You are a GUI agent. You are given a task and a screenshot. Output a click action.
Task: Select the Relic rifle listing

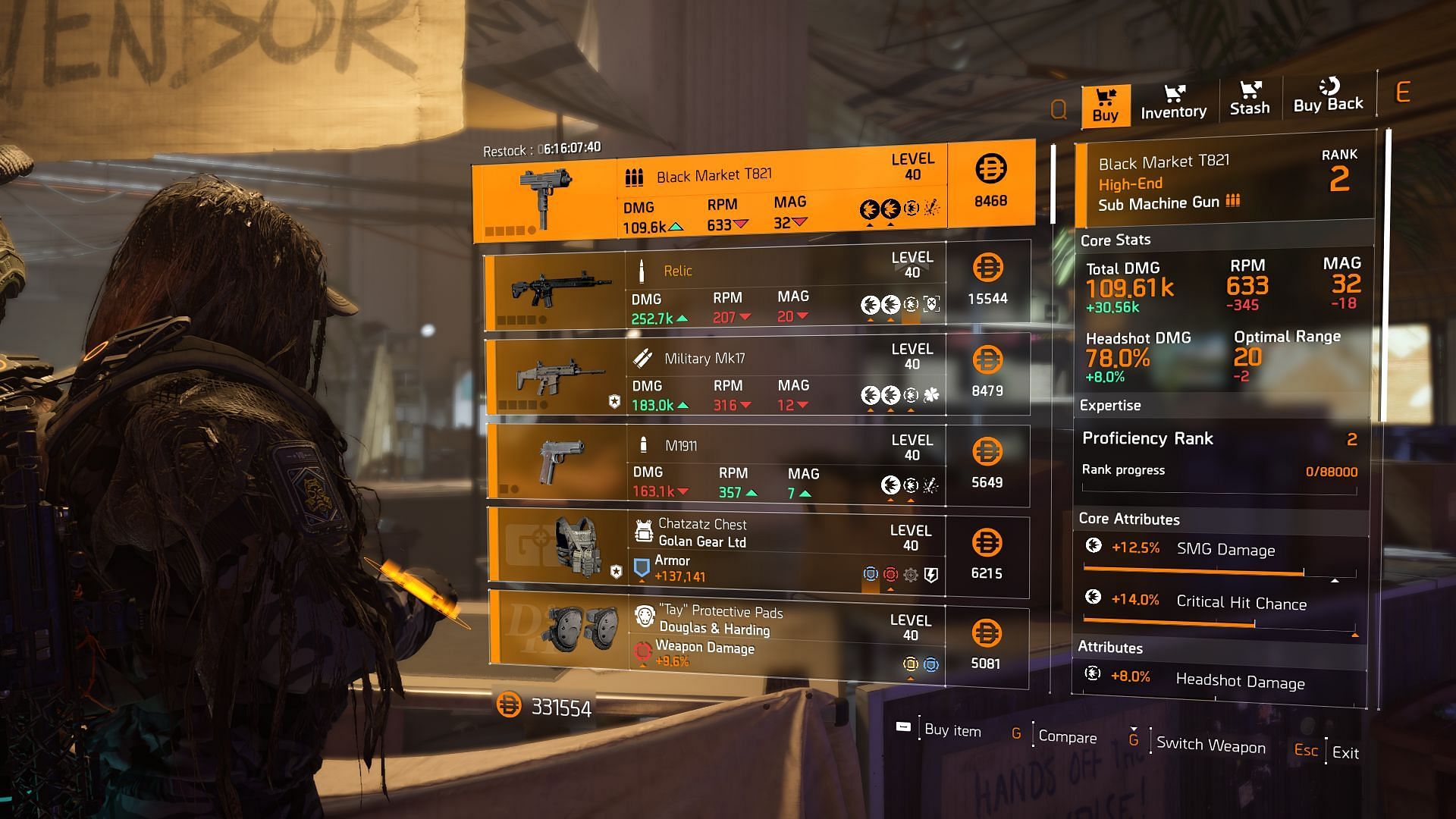(x=757, y=287)
